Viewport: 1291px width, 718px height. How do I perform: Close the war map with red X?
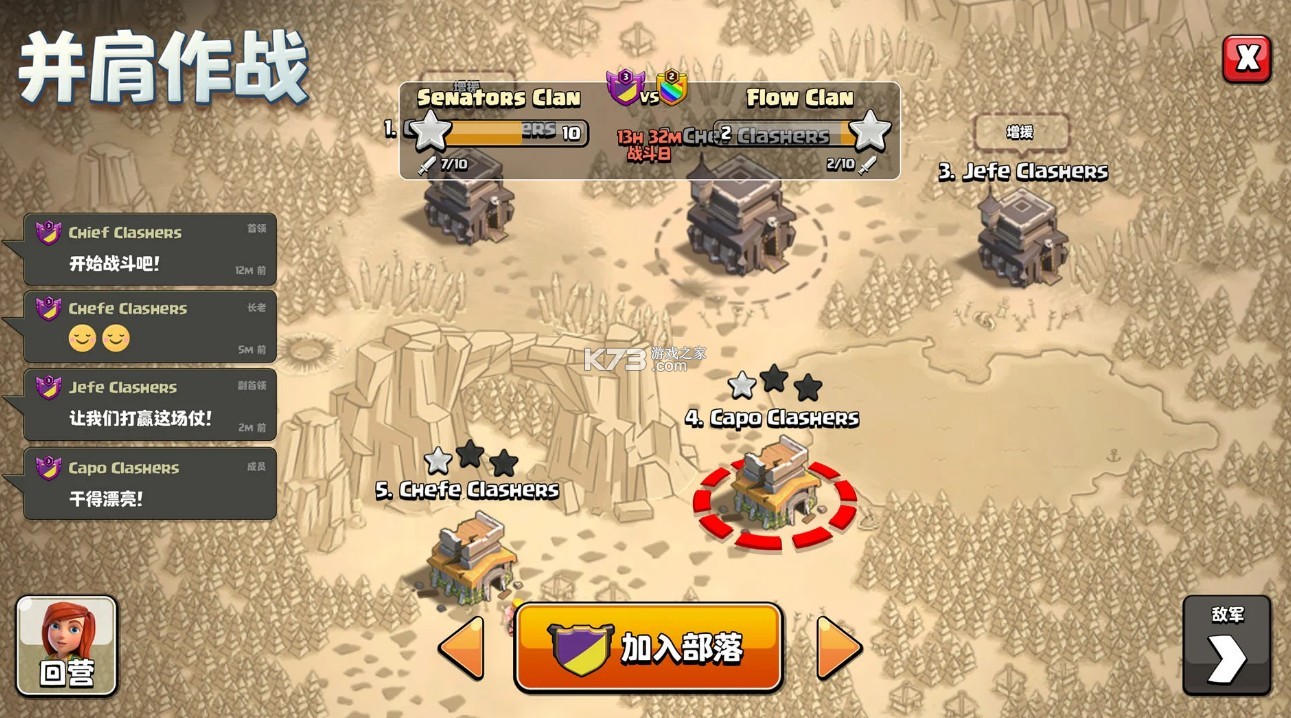pyautogui.click(x=1246, y=59)
